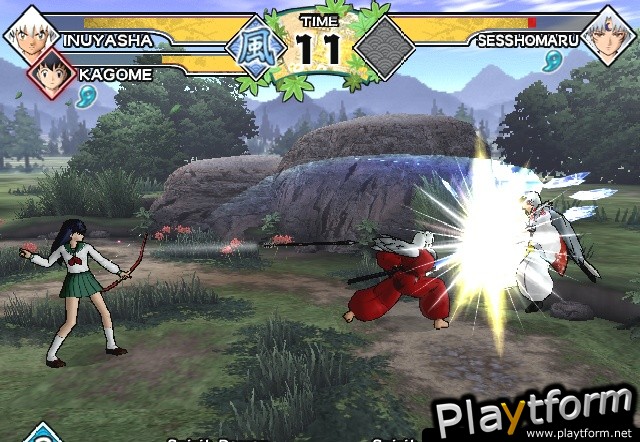The height and width of the screenshot is (442, 640).
Task: Click the blue spirit swirl under Kagome
Action: (86, 97)
